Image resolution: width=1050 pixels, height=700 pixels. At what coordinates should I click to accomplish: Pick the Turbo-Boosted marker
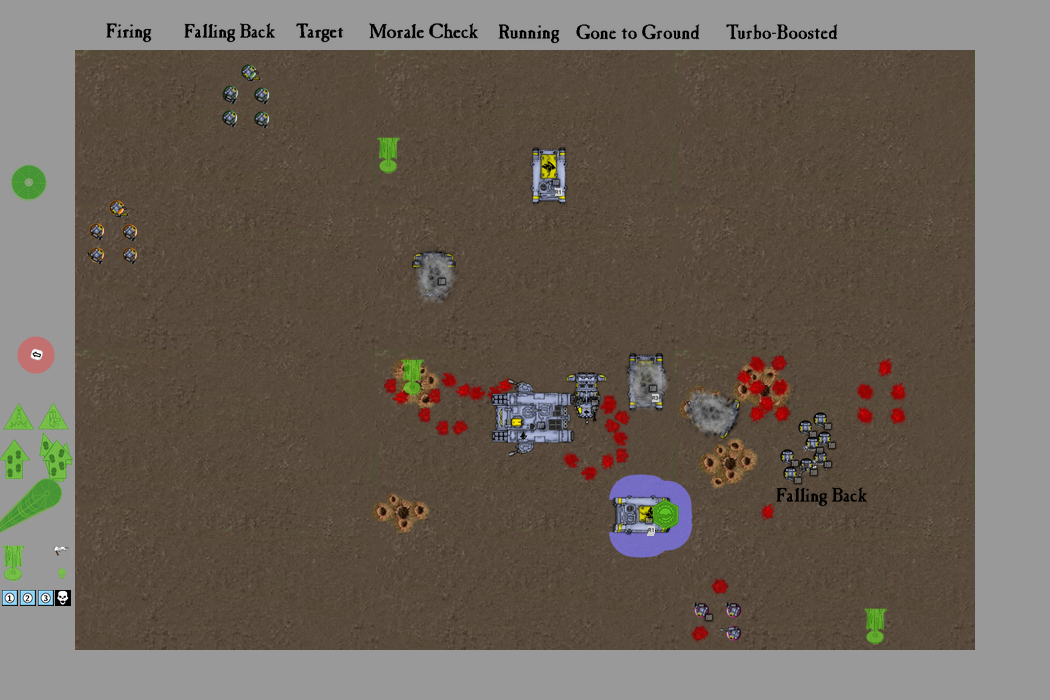tap(781, 32)
